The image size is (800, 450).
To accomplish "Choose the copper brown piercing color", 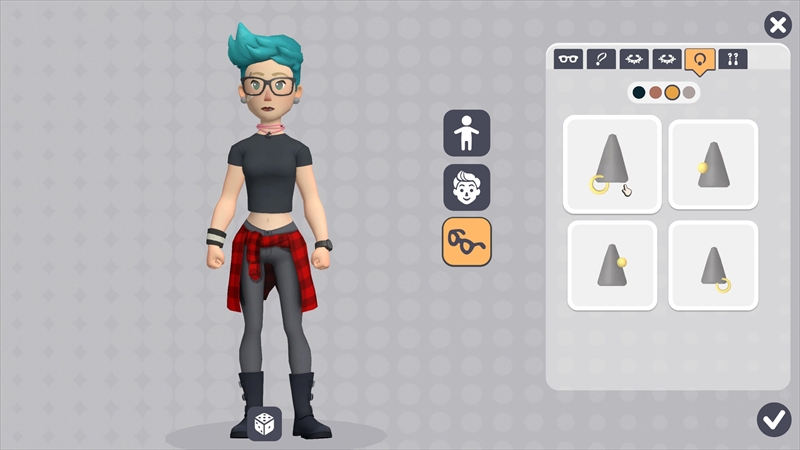I will tap(655, 93).
